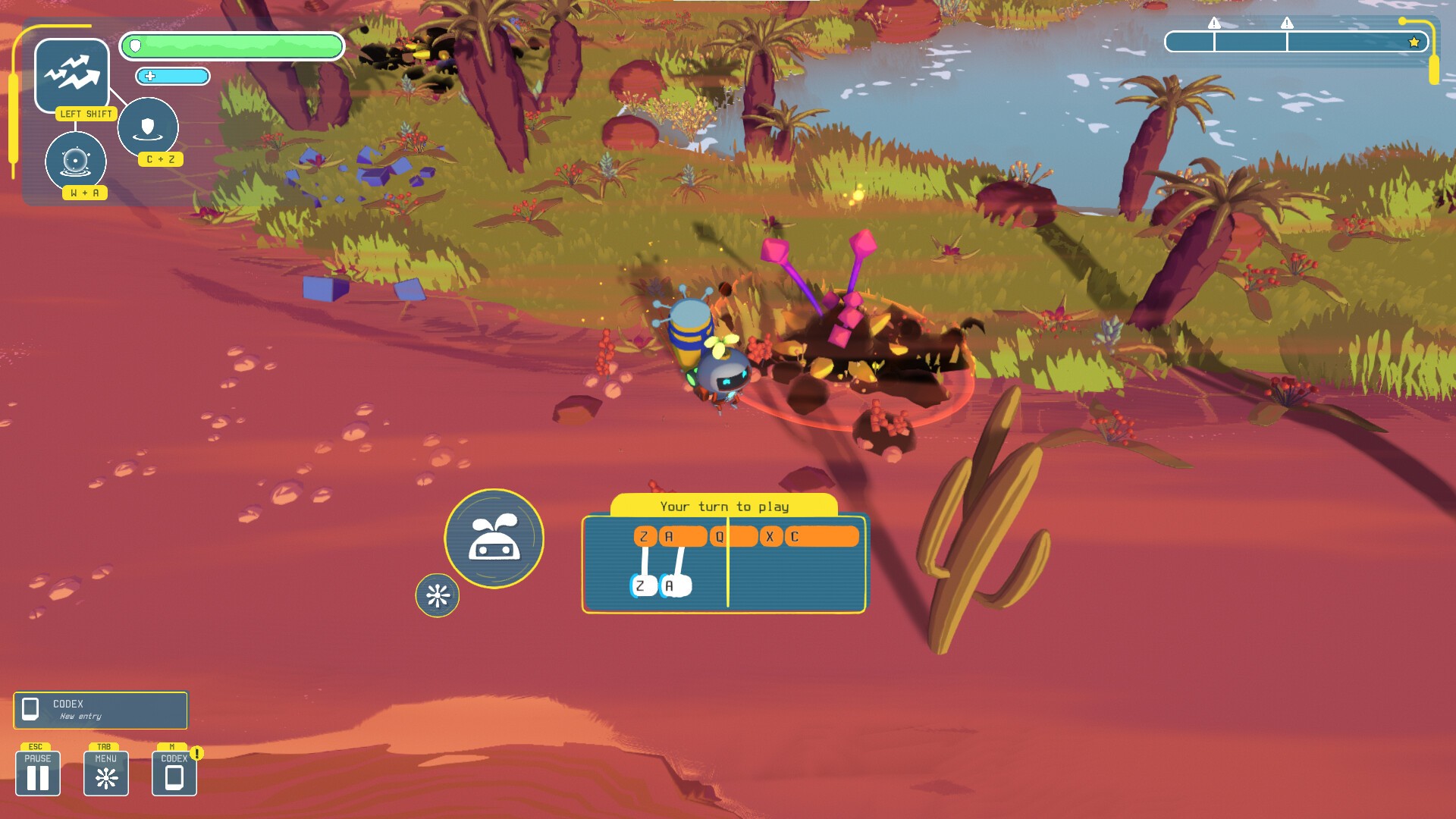Click the Pause button
This screenshot has width=1456, height=819.
coord(38,773)
